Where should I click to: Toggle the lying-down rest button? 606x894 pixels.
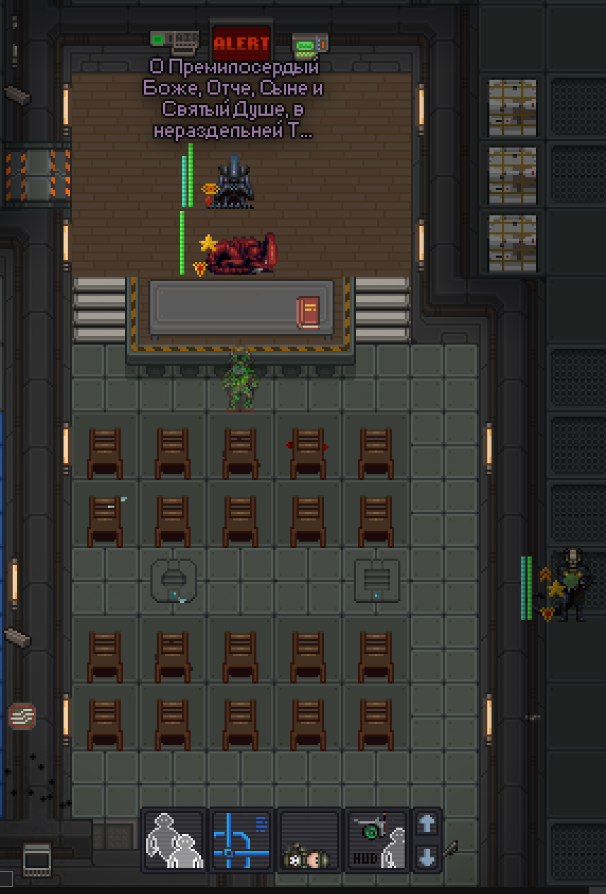308,840
